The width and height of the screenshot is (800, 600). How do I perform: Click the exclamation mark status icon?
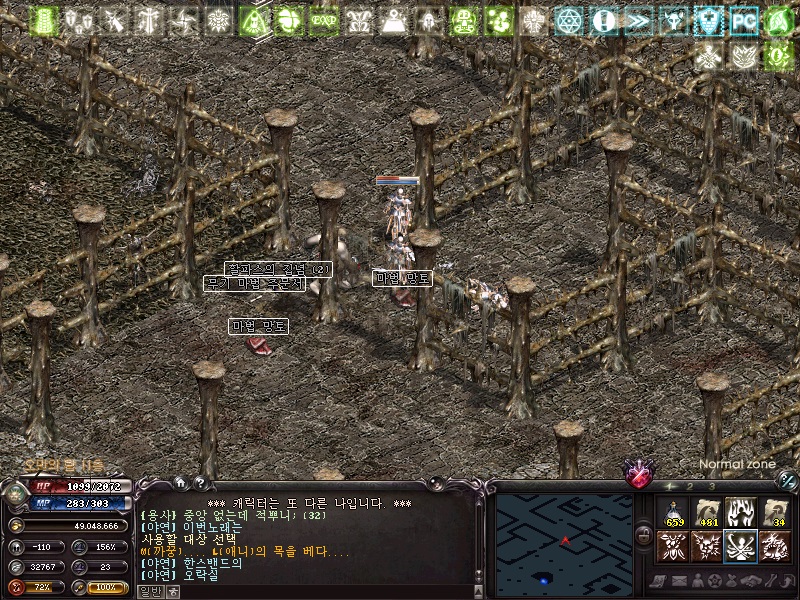coord(603,20)
